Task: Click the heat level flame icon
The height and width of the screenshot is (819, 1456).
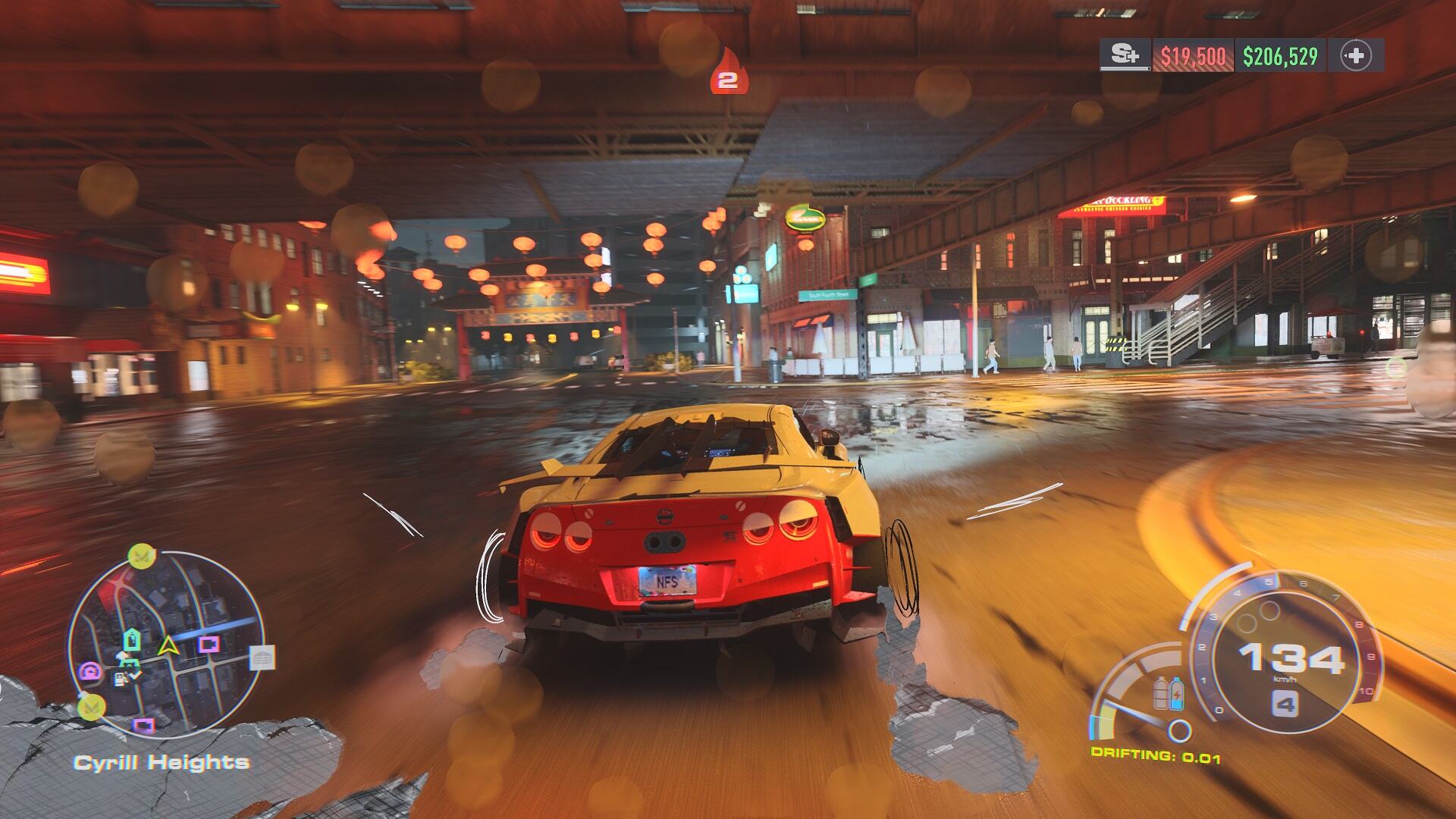Action: (x=728, y=73)
